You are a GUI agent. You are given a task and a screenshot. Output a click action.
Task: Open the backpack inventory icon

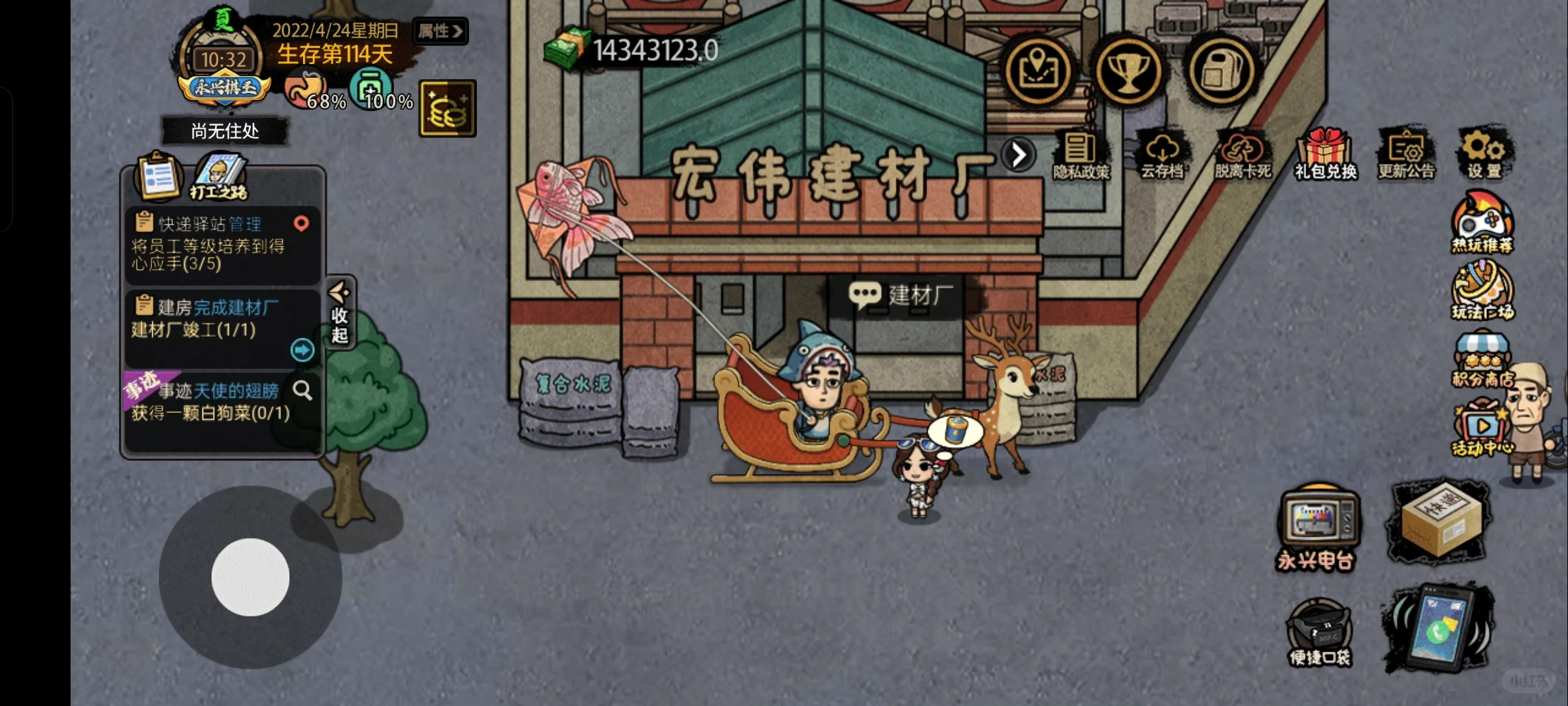1220,71
